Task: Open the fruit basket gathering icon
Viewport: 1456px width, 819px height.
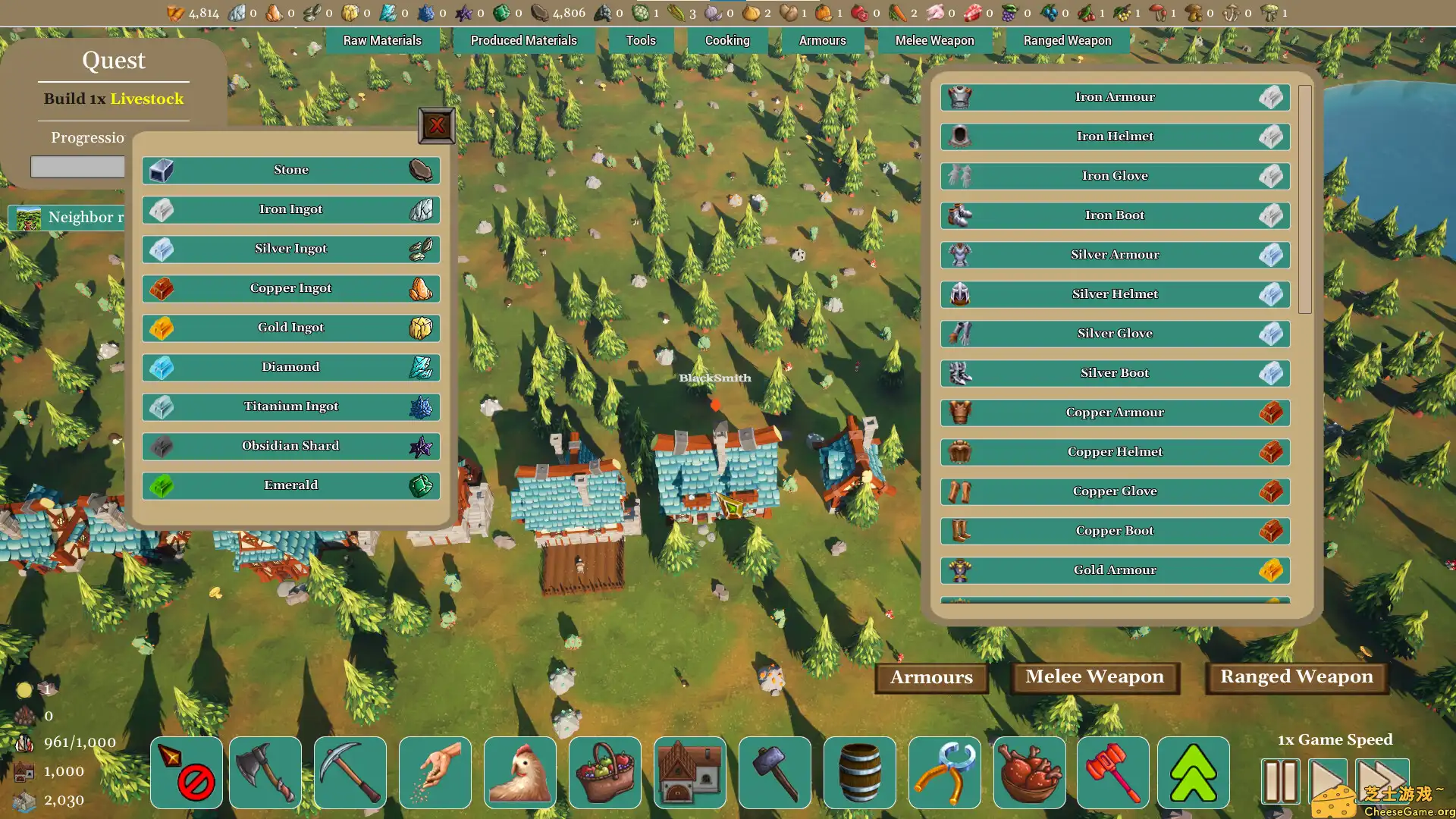Action: pos(604,772)
